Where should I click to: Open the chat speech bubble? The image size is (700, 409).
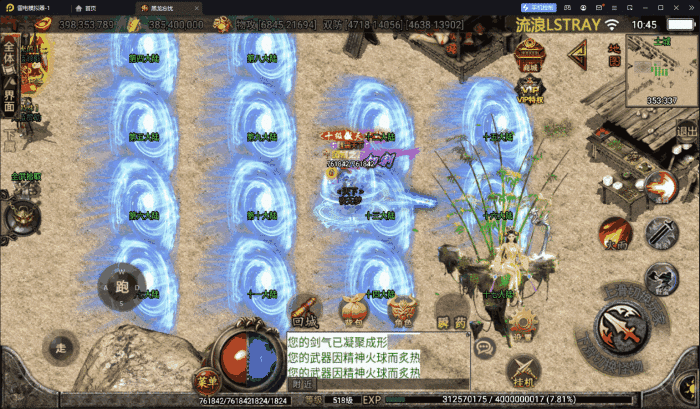pyautogui.click(x=484, y=348)
